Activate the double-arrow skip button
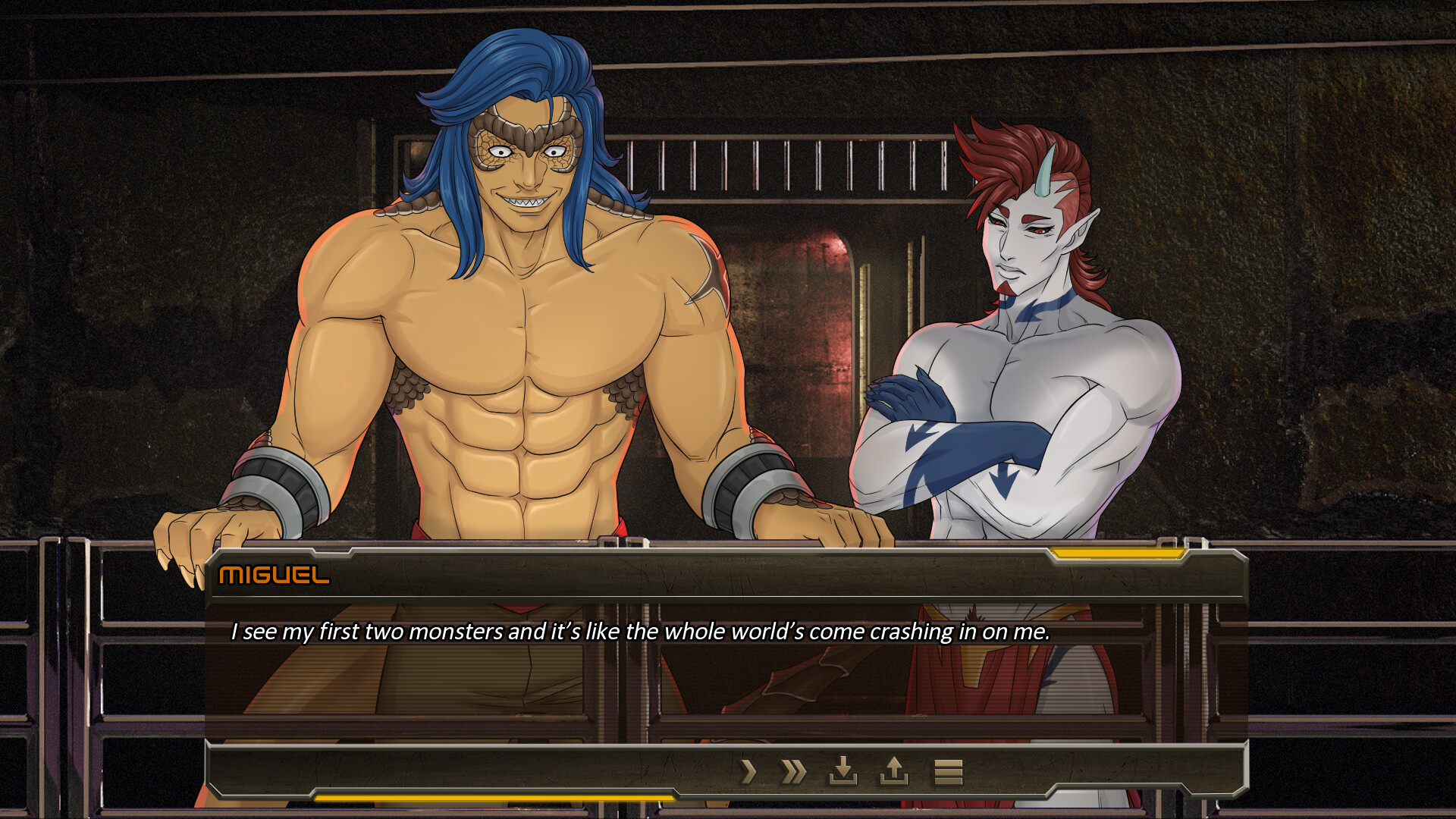Screen dimensions: 1456x819 793,772
